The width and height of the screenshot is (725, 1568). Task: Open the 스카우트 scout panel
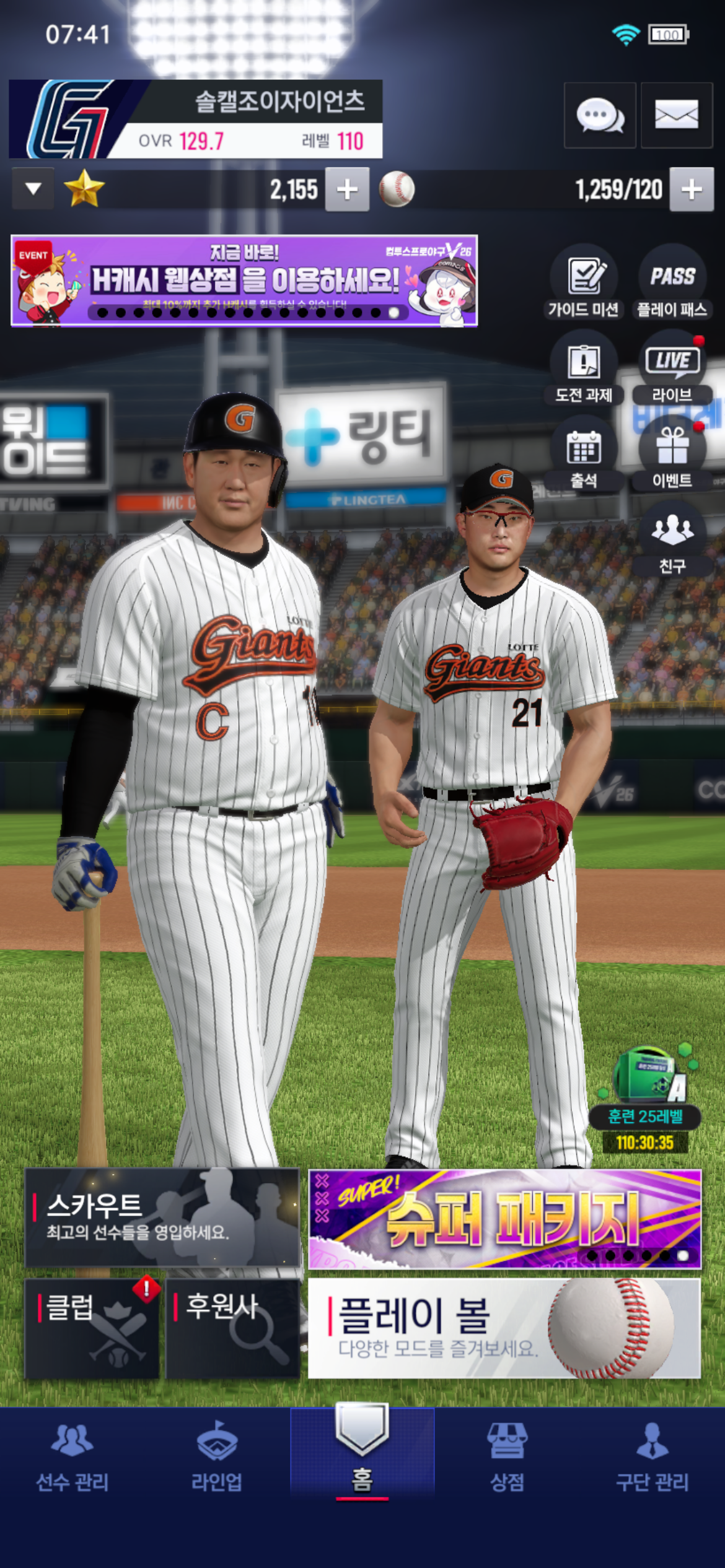coord(162,1217)
